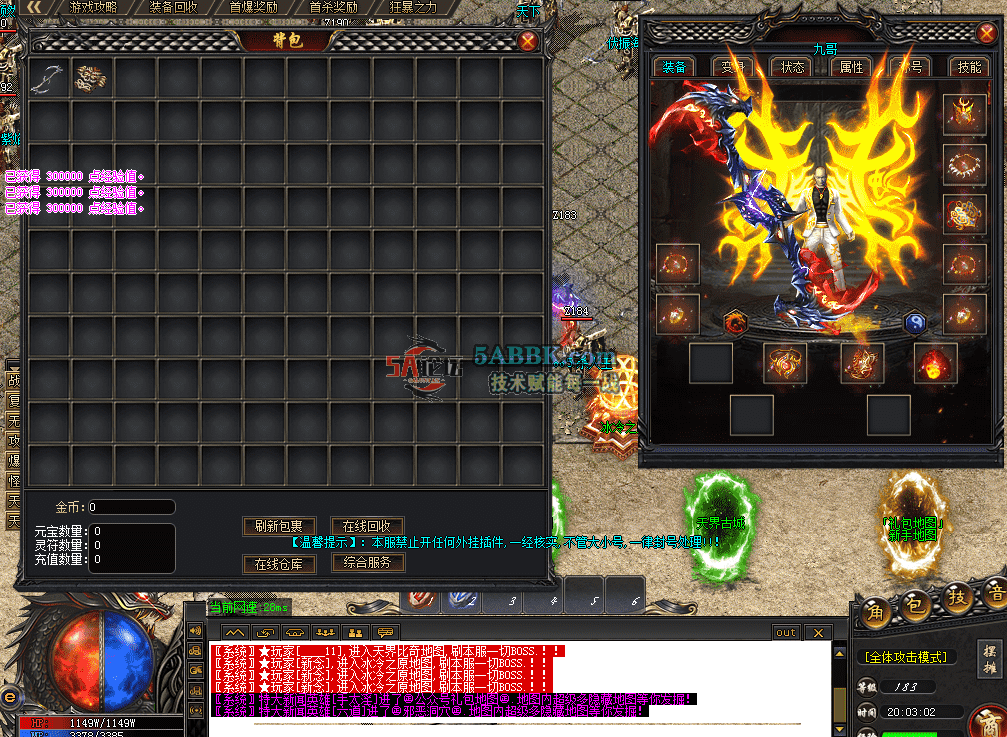Select the scythe weapon in the backpack
Viewport: 1007px width, 737px height.
pos(48,78)
